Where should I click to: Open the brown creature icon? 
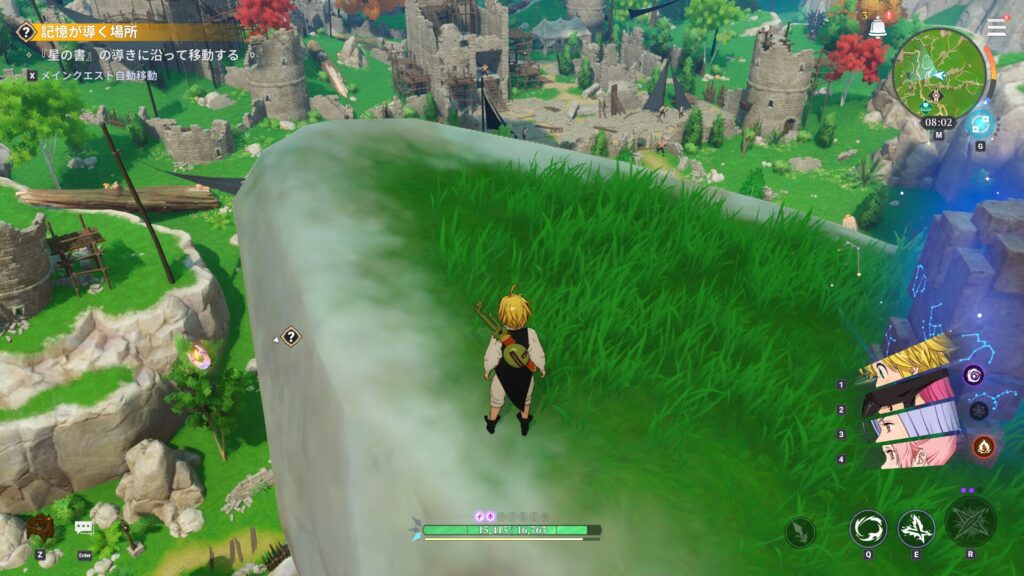coord(40,527)
